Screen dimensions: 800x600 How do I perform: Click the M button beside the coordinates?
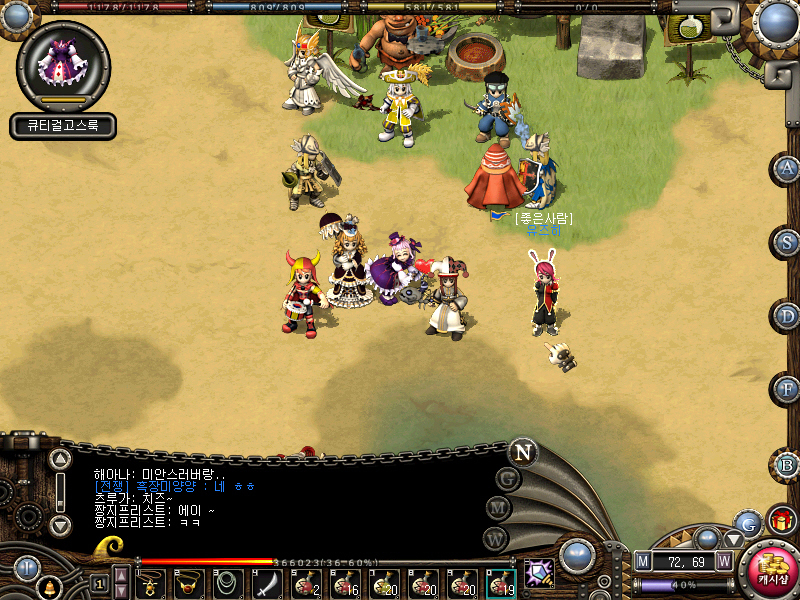(642, 561)
